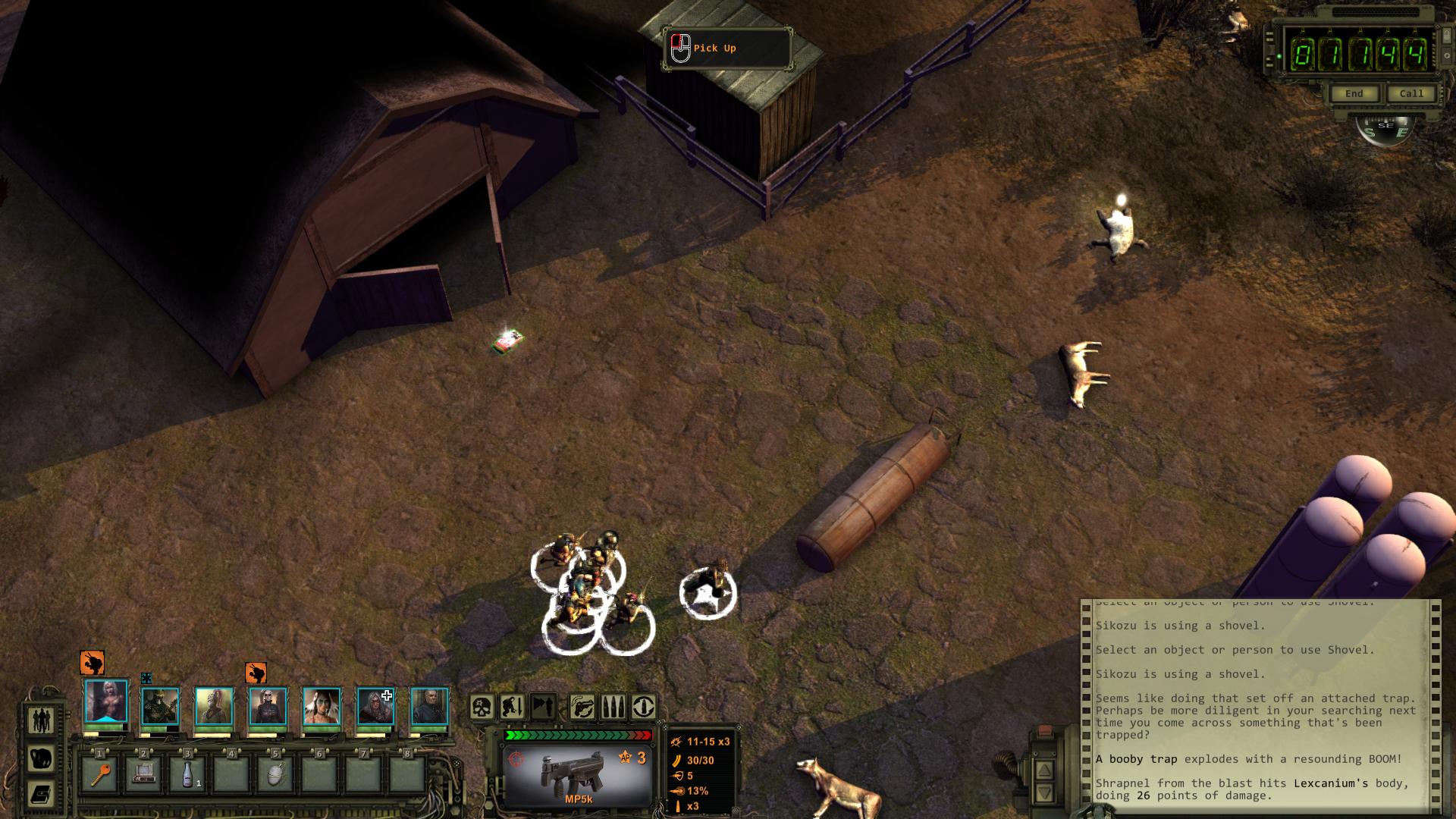Open the squad silhouettes panel button
The image size is (1456, 819).
(40, 720)
